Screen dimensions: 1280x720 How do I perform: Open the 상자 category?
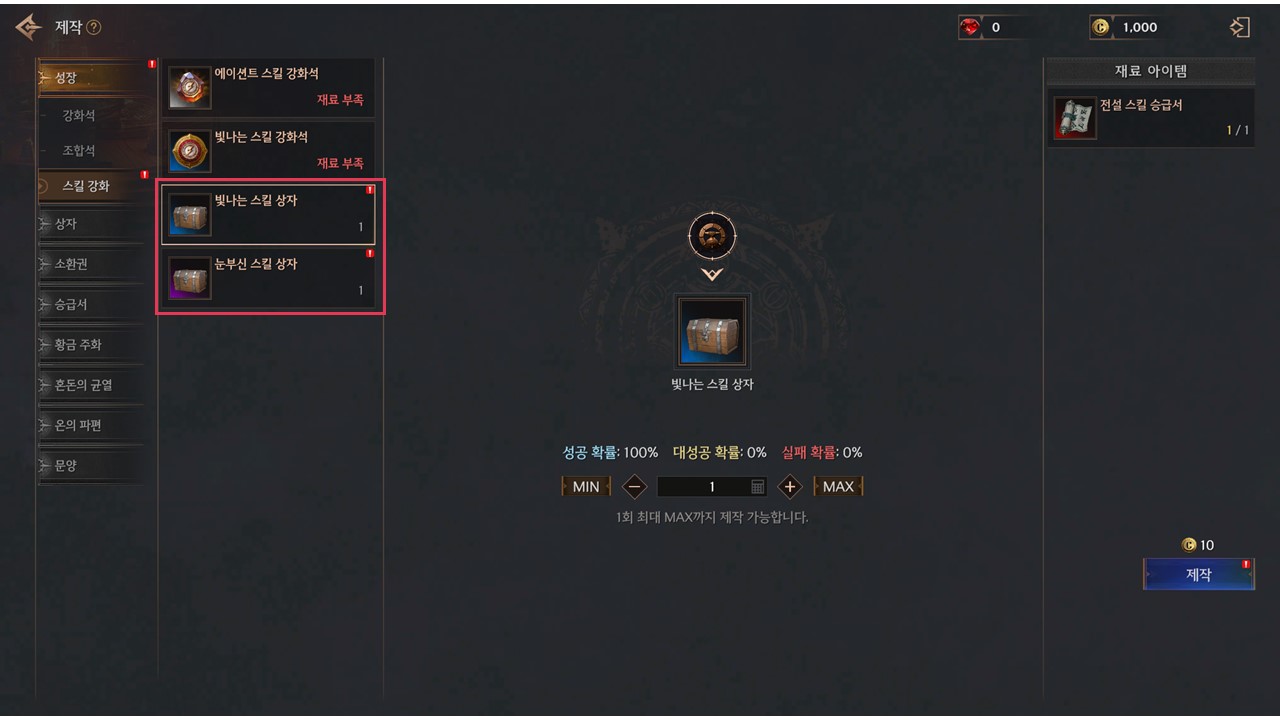(x=88, y=224)
